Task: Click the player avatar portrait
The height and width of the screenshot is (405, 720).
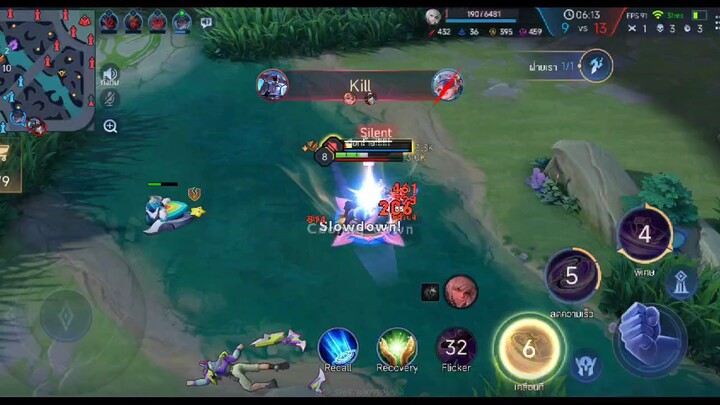Action: [432, 16]
